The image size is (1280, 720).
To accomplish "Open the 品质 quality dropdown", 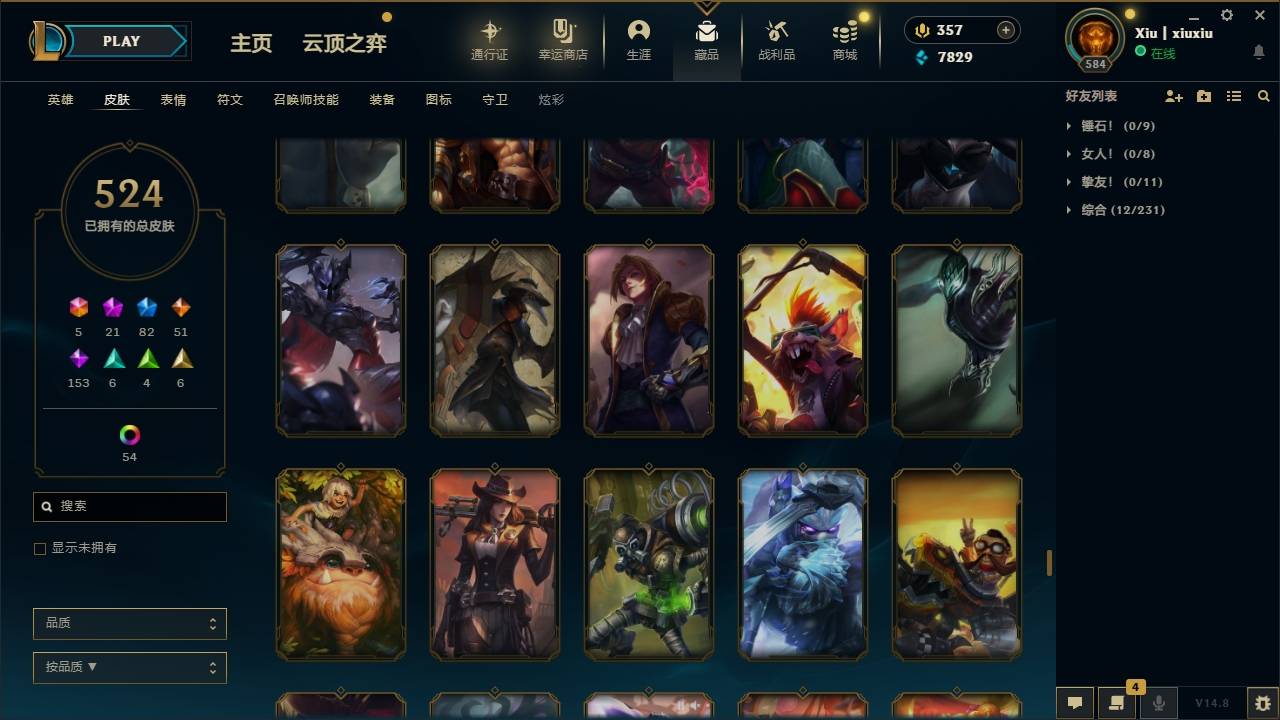I will click(129, 623).
